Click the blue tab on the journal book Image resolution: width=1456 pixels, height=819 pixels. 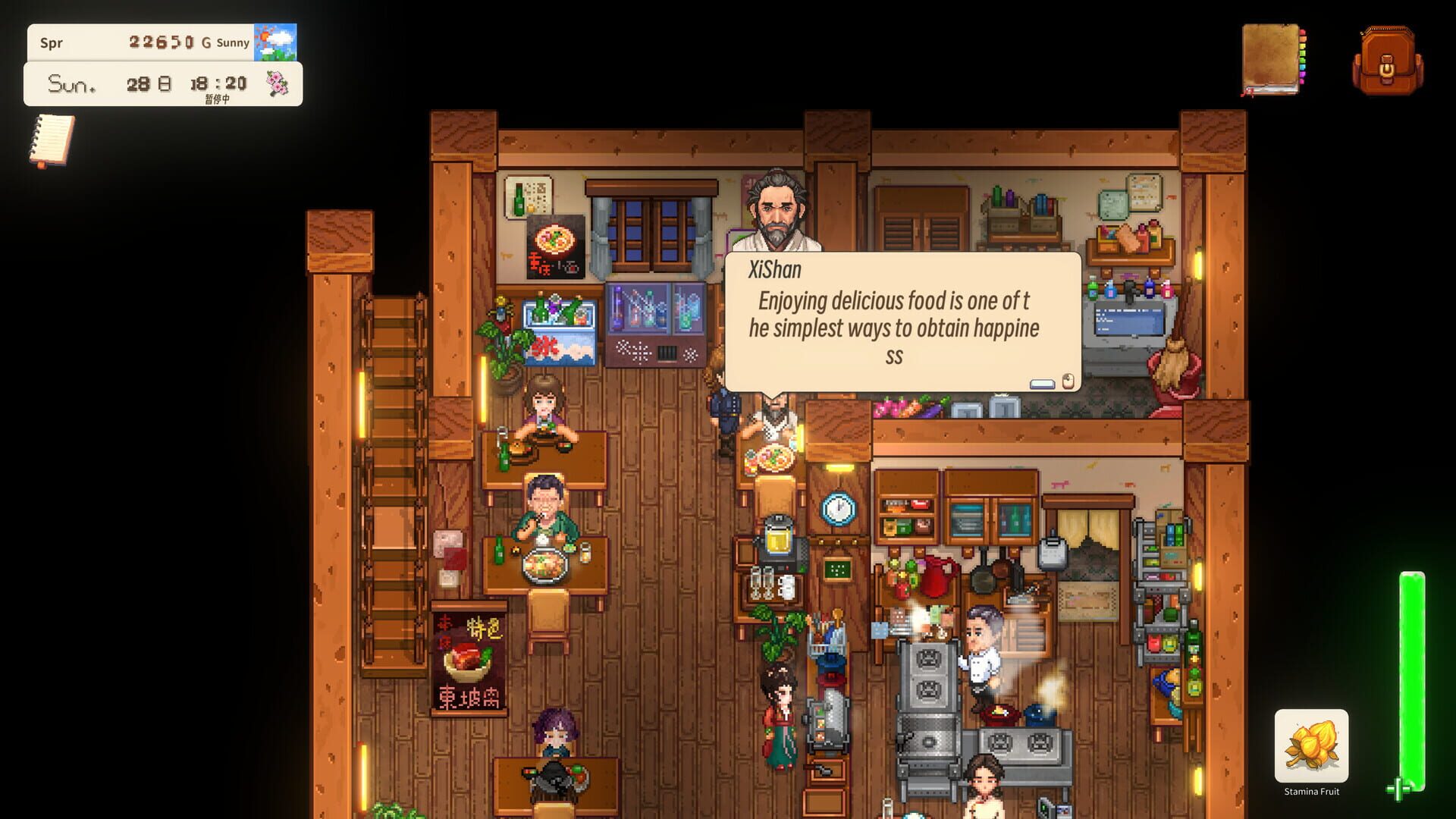pos(1302,67)
